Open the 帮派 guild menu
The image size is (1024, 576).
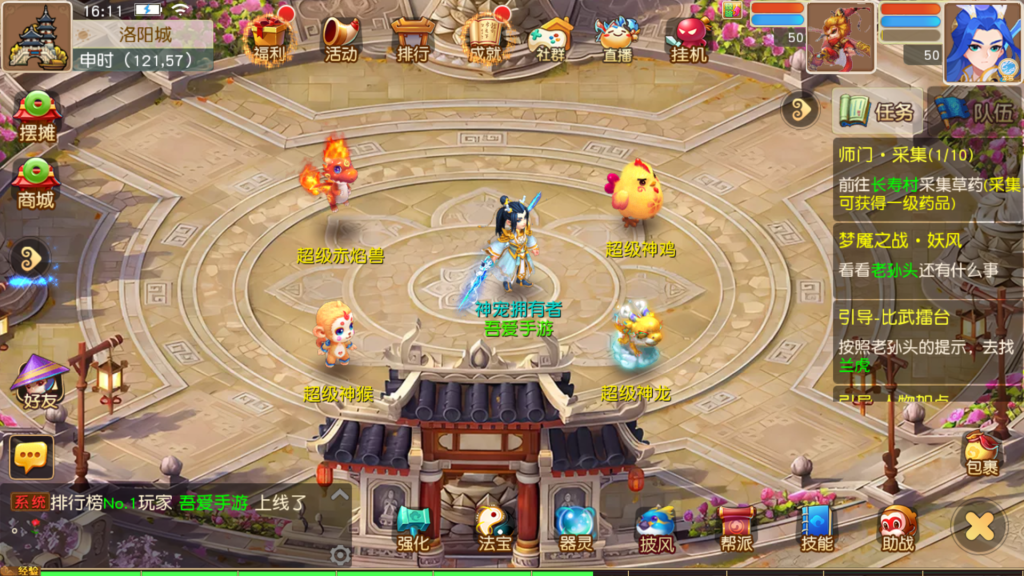coord(736,528)
